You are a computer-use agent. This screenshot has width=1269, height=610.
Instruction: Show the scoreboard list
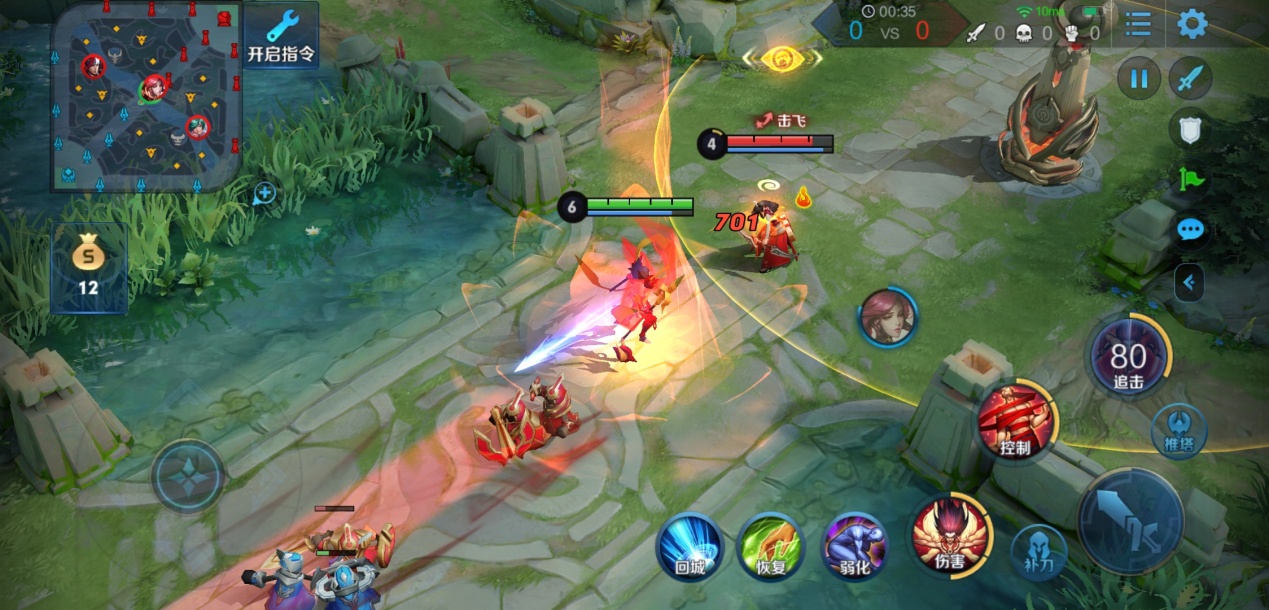click(x=1137, y=24)
